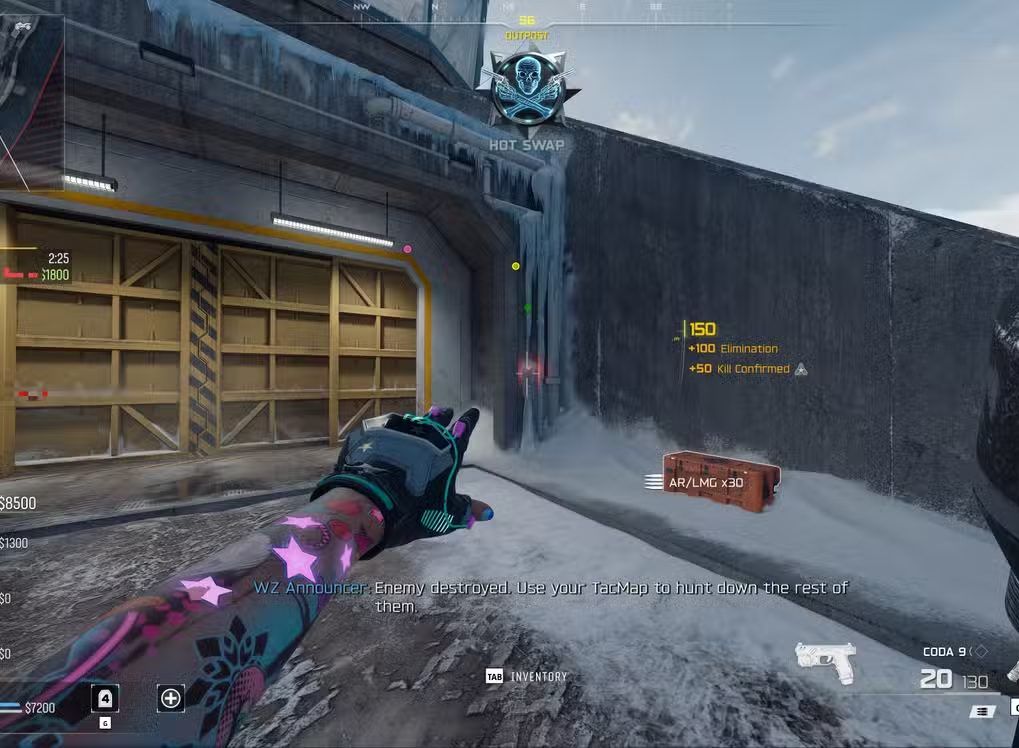Select the armor plate slot showing 4
This screenshot has height=748, width=1019.
coord(105,697)
